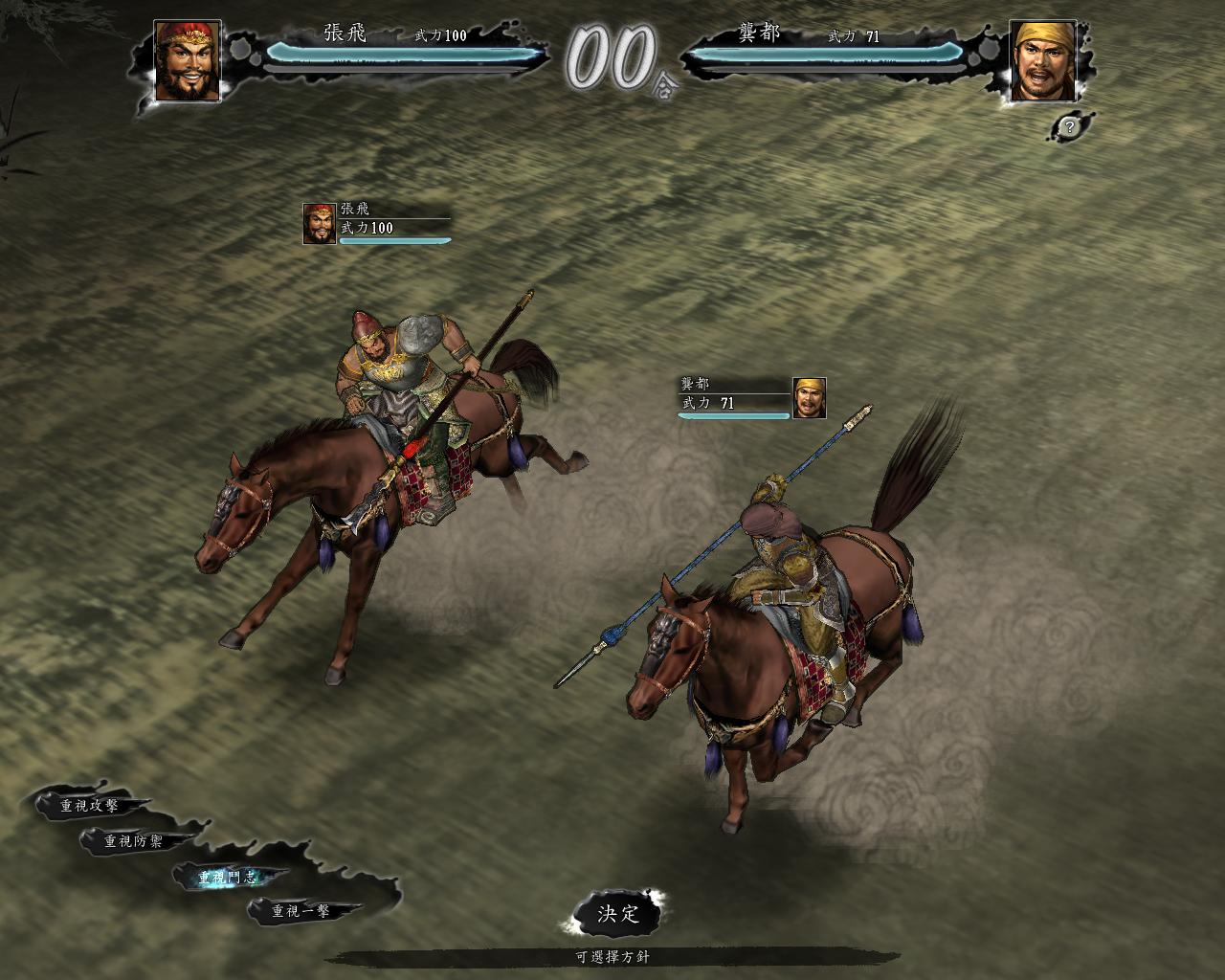
Task: Select the 重視攻擊 attack-focus option
Action: coord(89,806)
